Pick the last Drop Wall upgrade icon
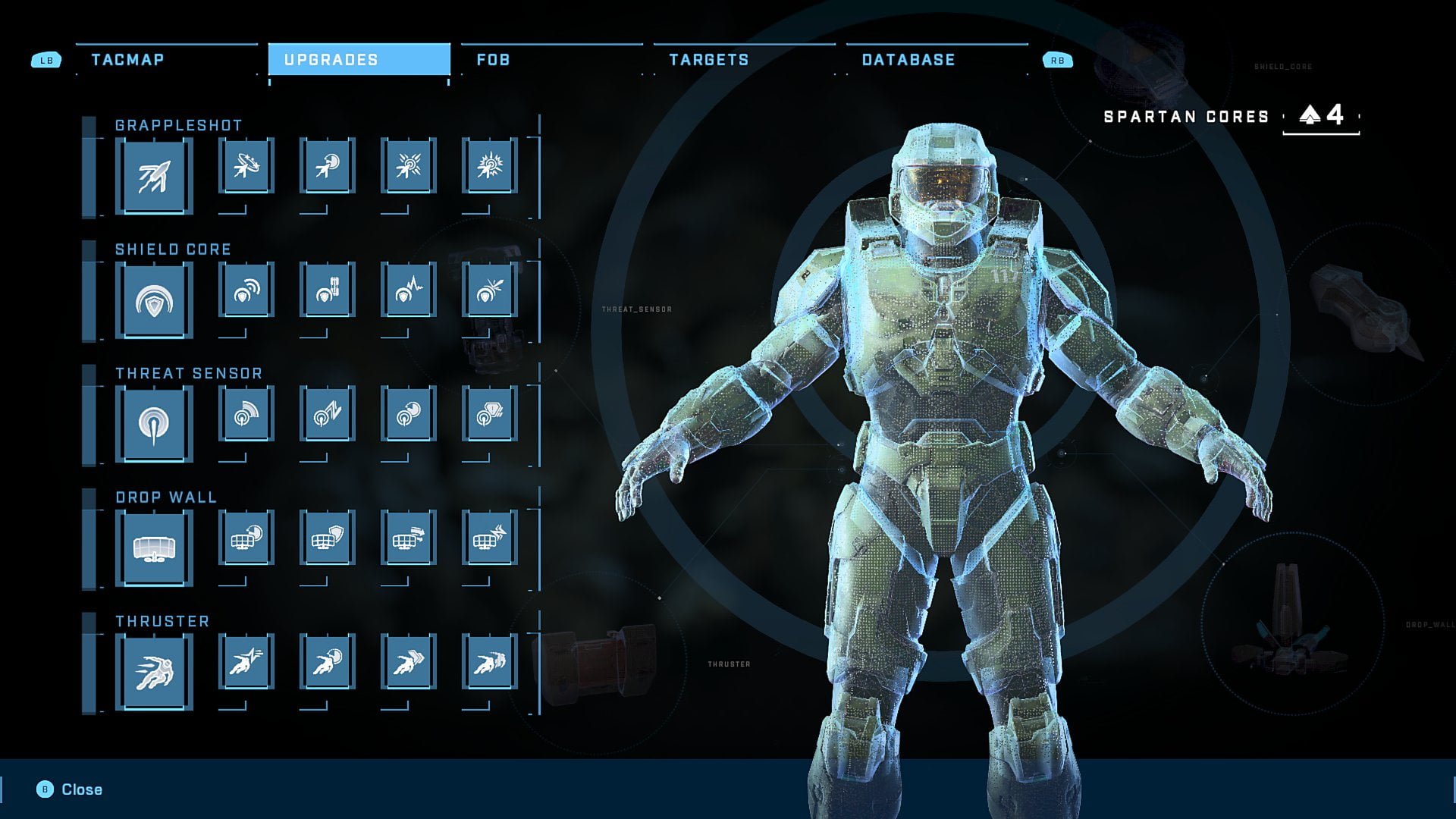Viewport: 1456px width, 819px height. pos(489,538)
